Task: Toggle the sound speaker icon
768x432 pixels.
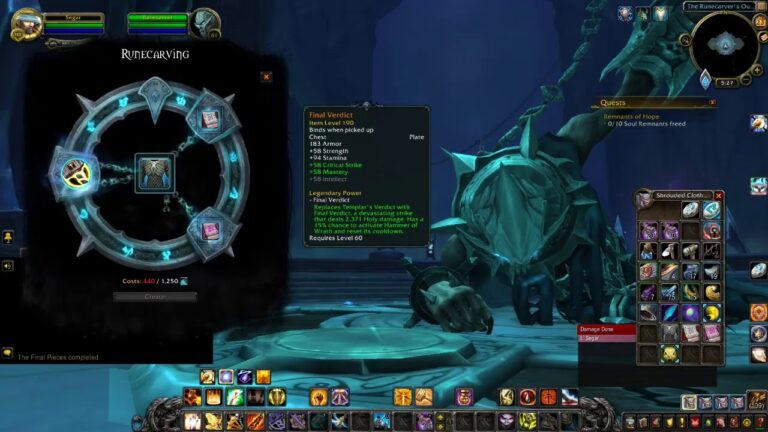Action: (7, 266)
